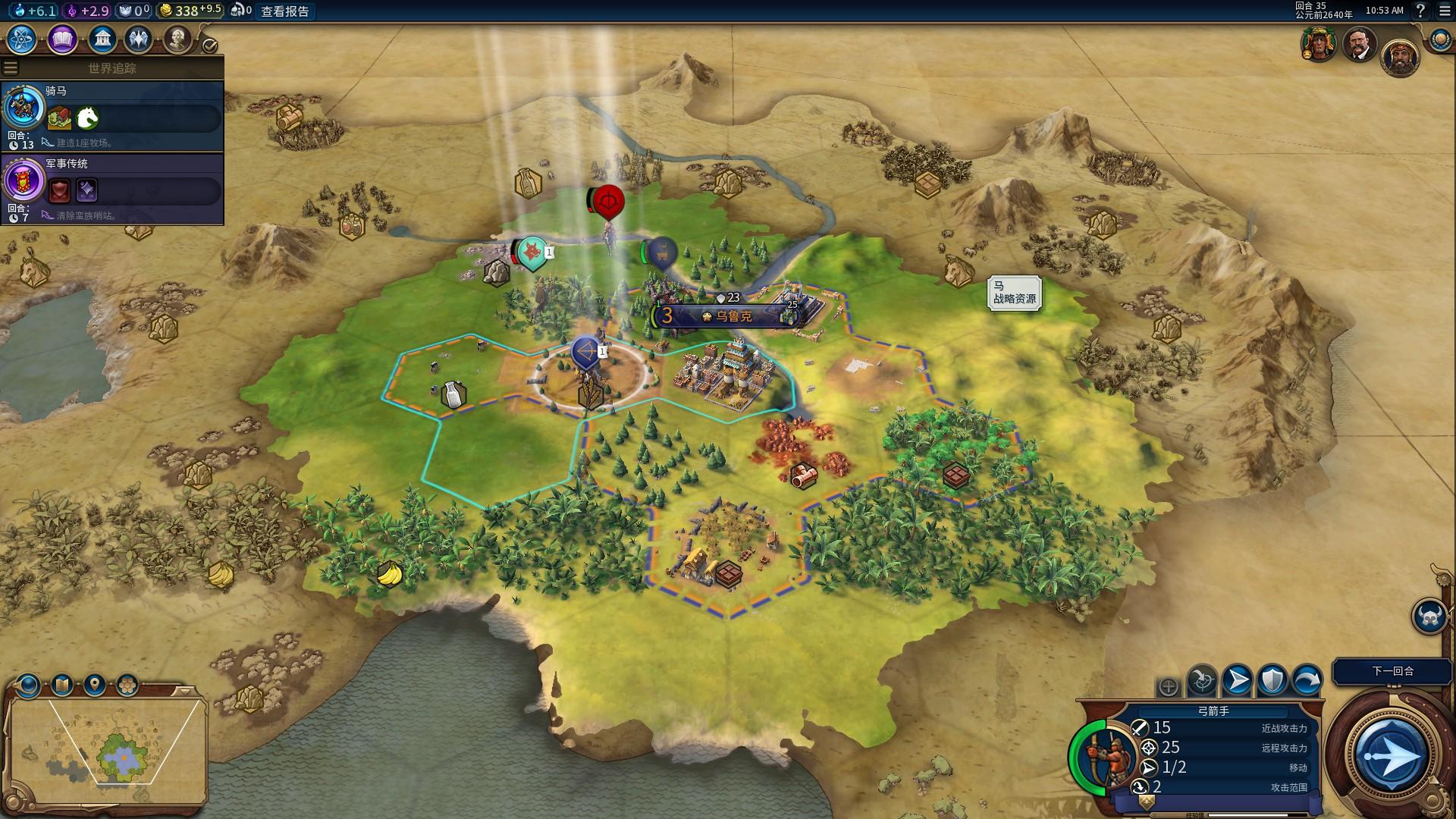Select the 骑马 research tracker entry

tap(112, 115)
